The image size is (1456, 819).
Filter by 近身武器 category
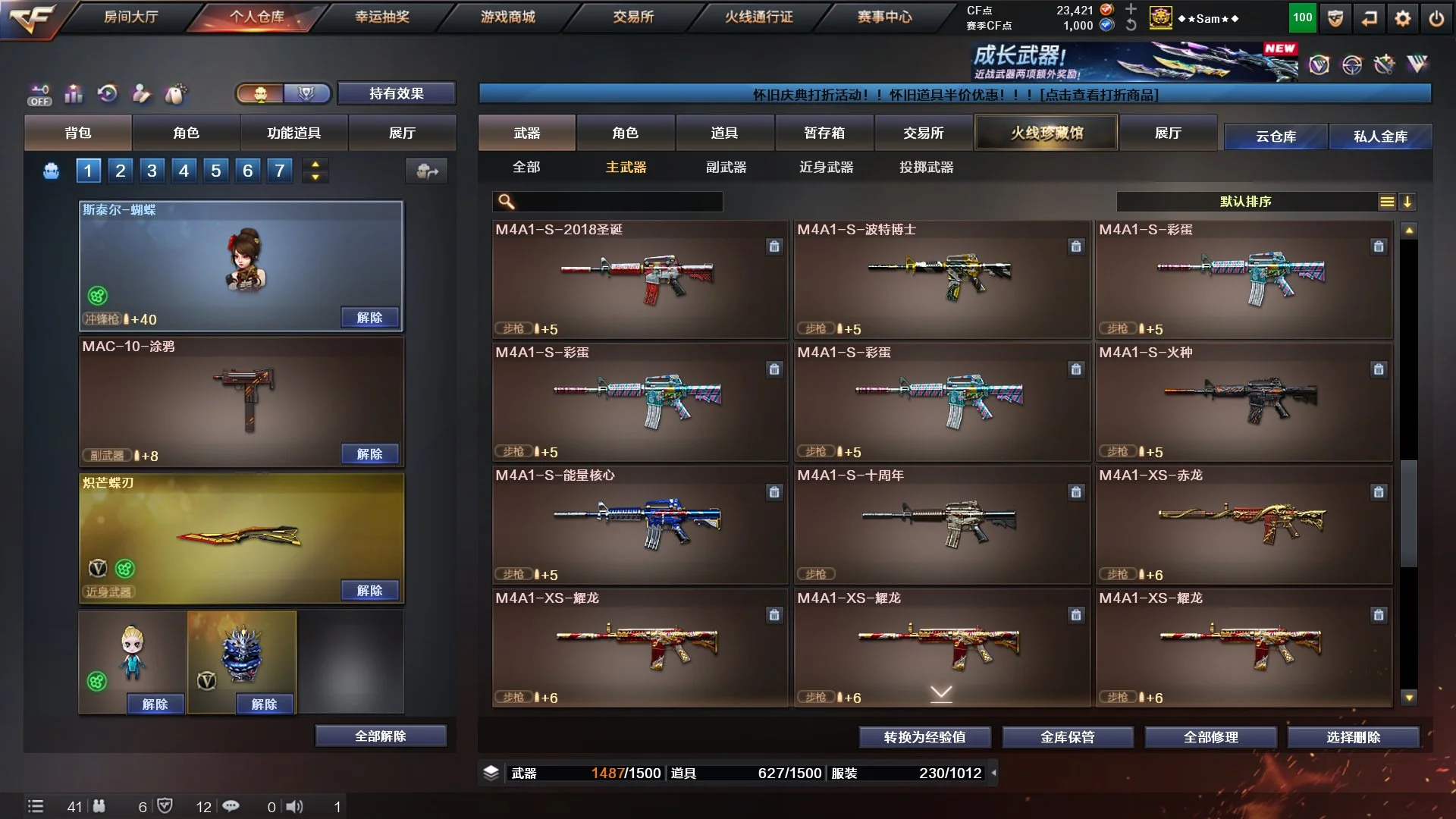(826, 167)
